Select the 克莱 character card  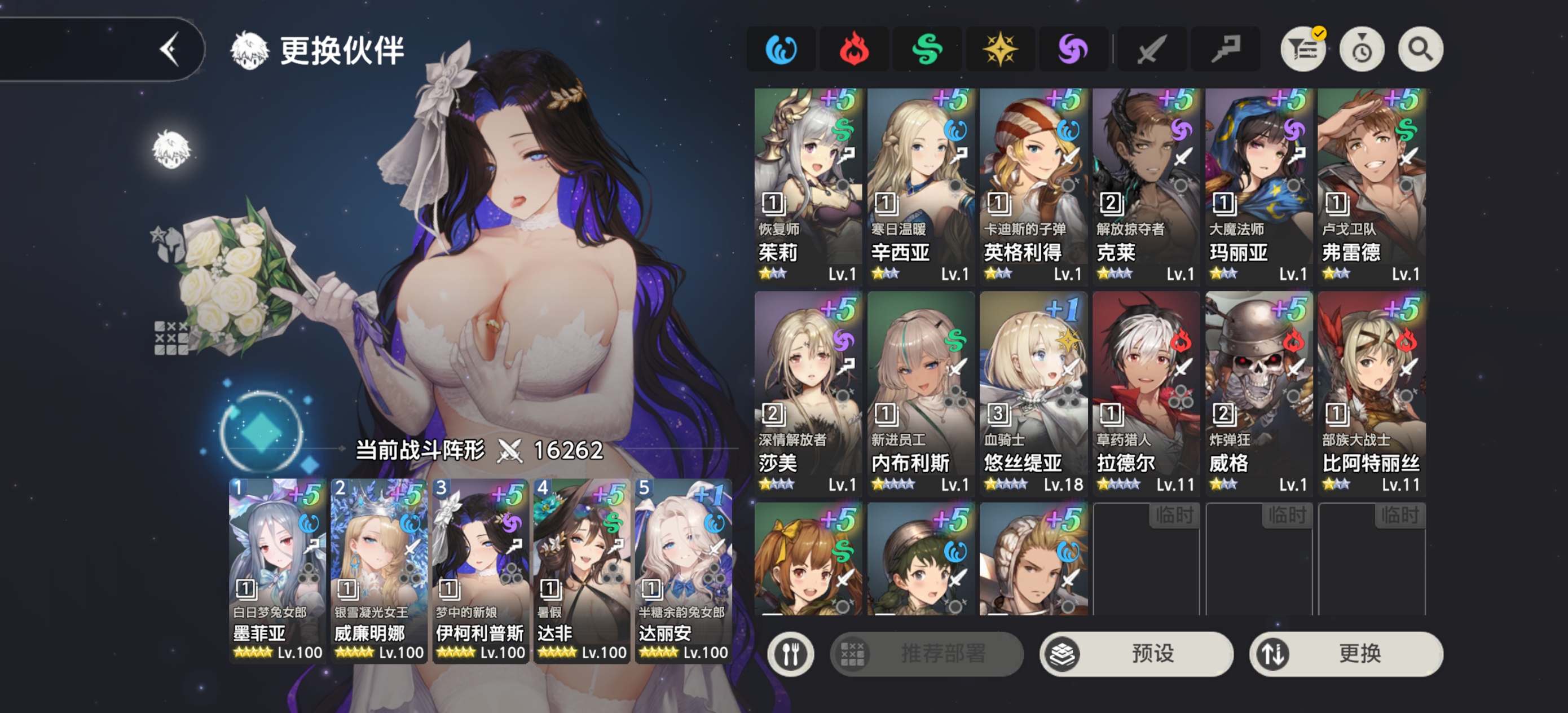[x=1146, y=186]
